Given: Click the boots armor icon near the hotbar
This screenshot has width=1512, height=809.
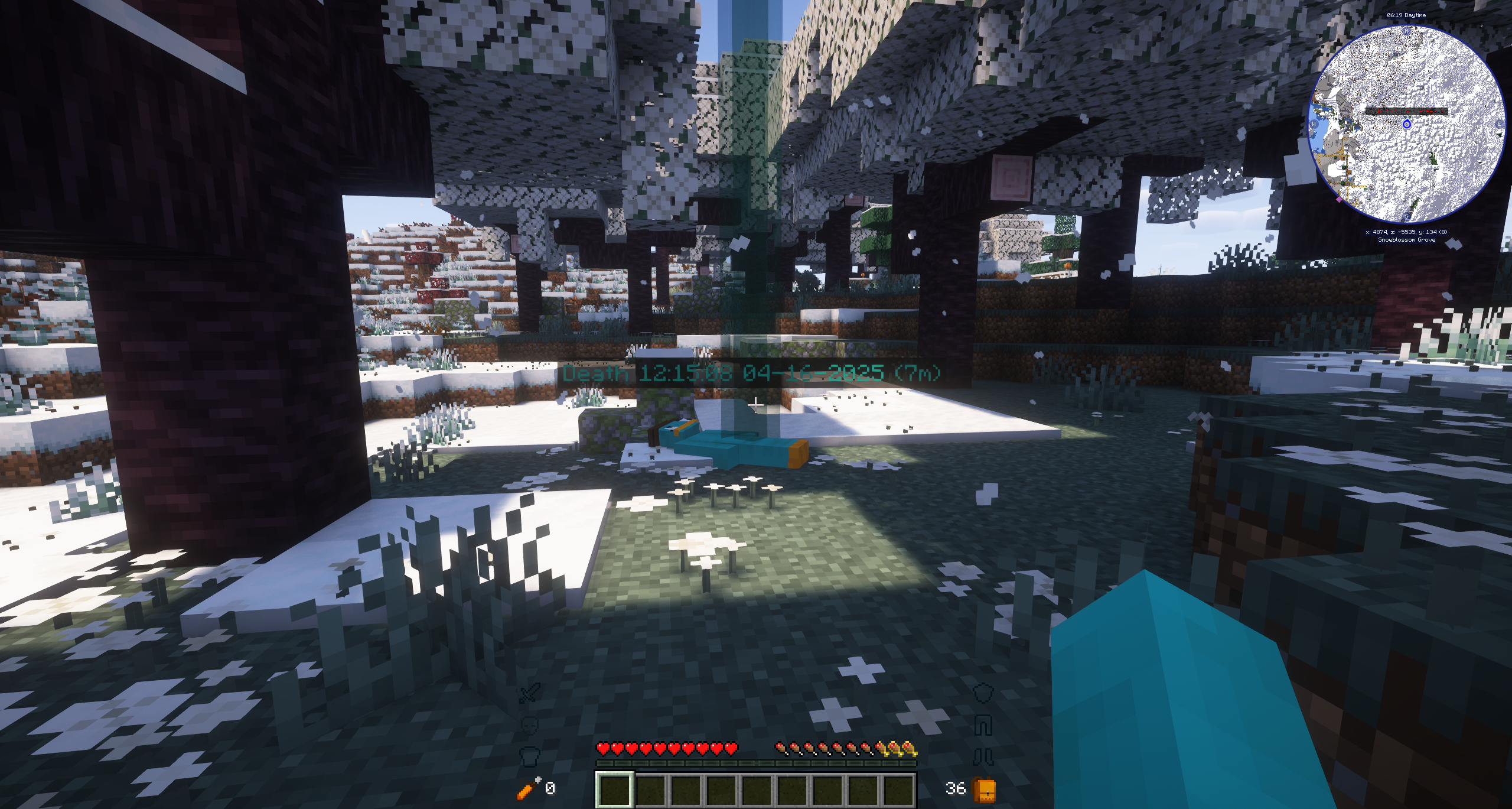Looking at the screenshot, I should tap(983, 757).
